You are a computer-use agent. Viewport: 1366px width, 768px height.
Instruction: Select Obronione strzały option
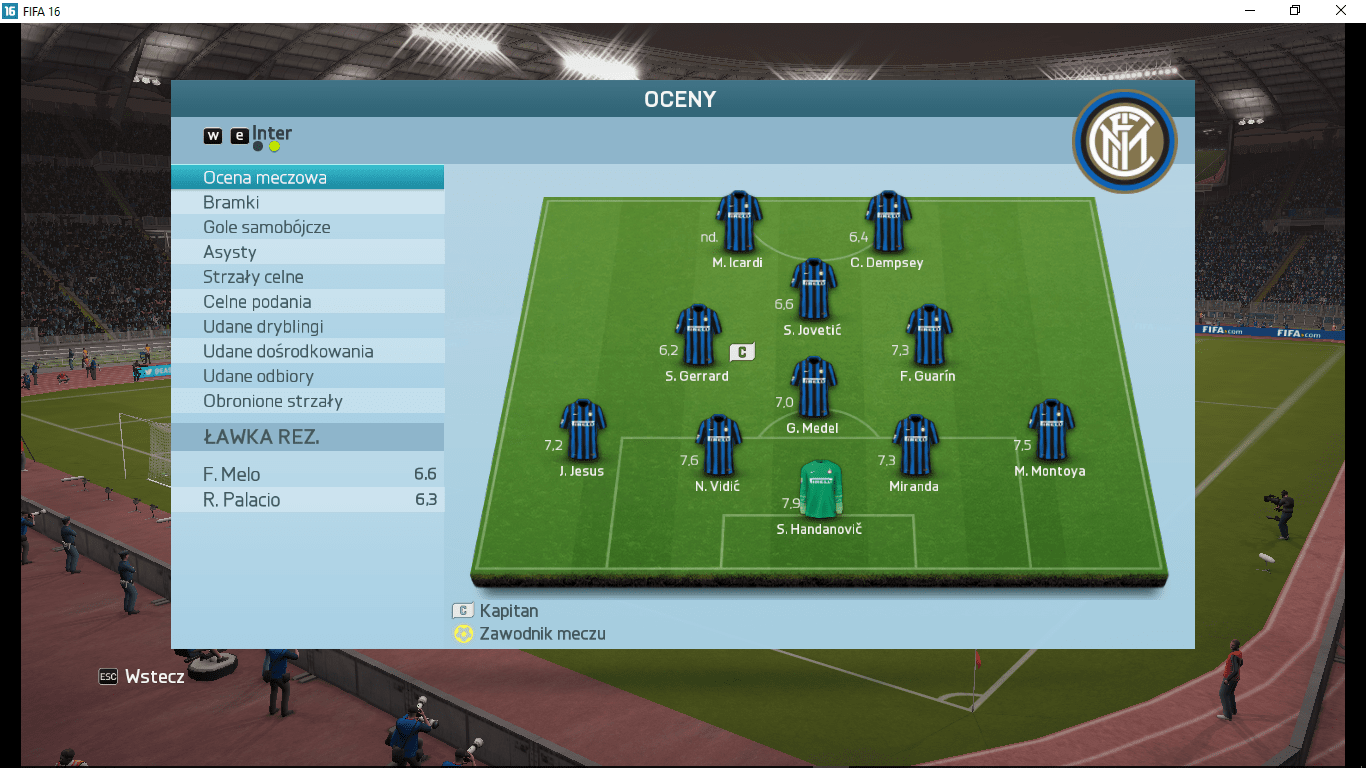(x=307, y=401)
